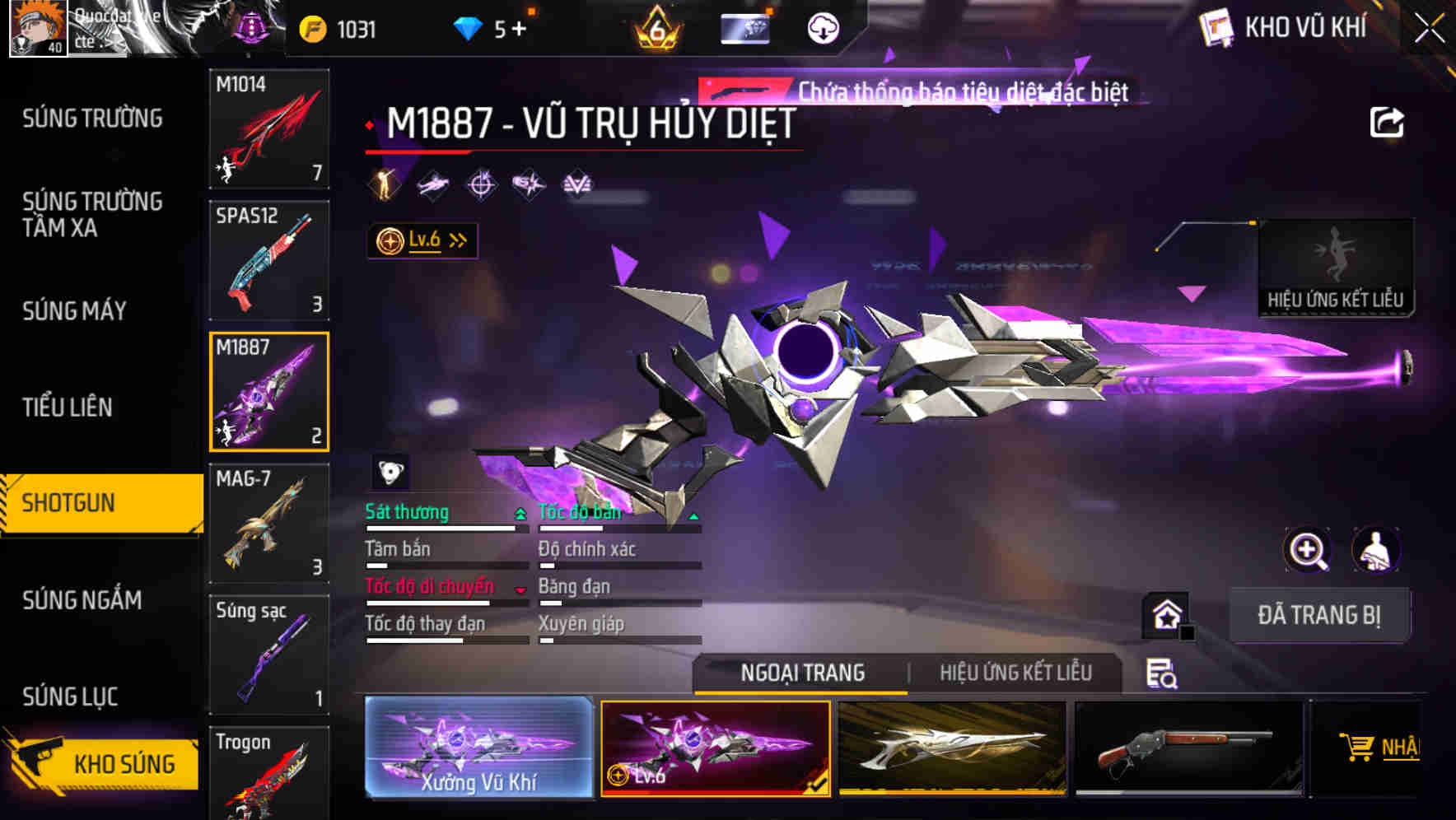Switch to the NGOẠI TRANG tab
This screenshot has width=1456, height=820.
tap(801, 673)
